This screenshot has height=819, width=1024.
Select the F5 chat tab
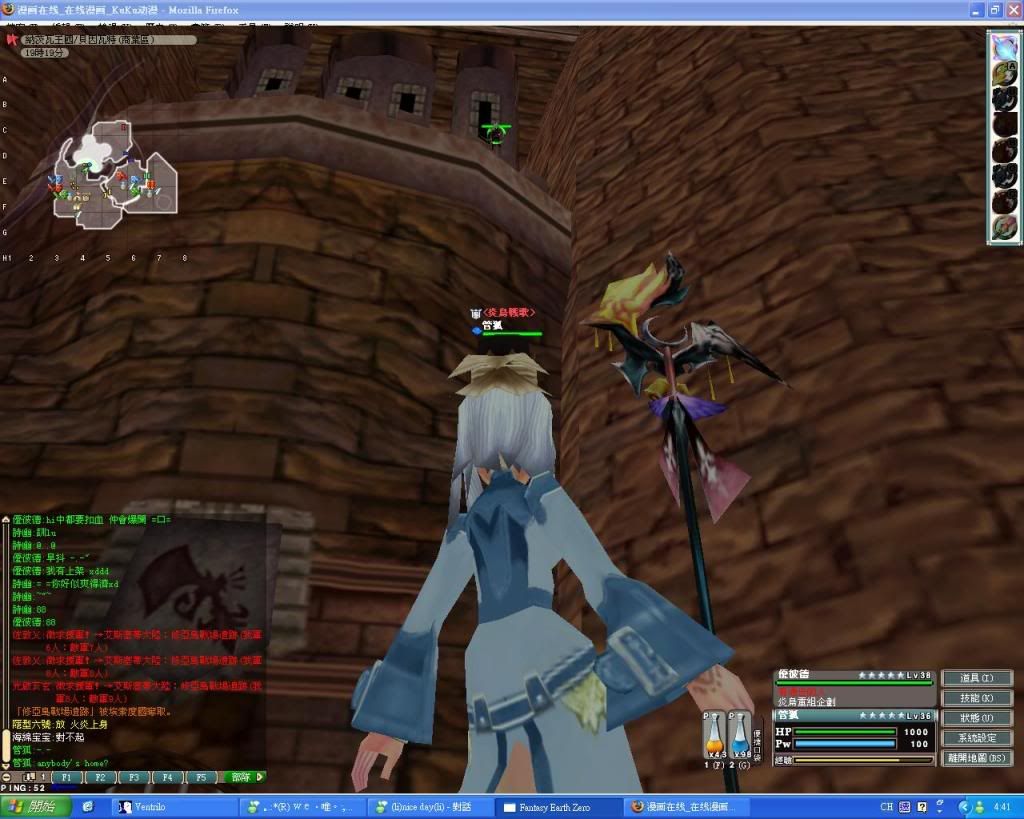(x=200, y=777)
